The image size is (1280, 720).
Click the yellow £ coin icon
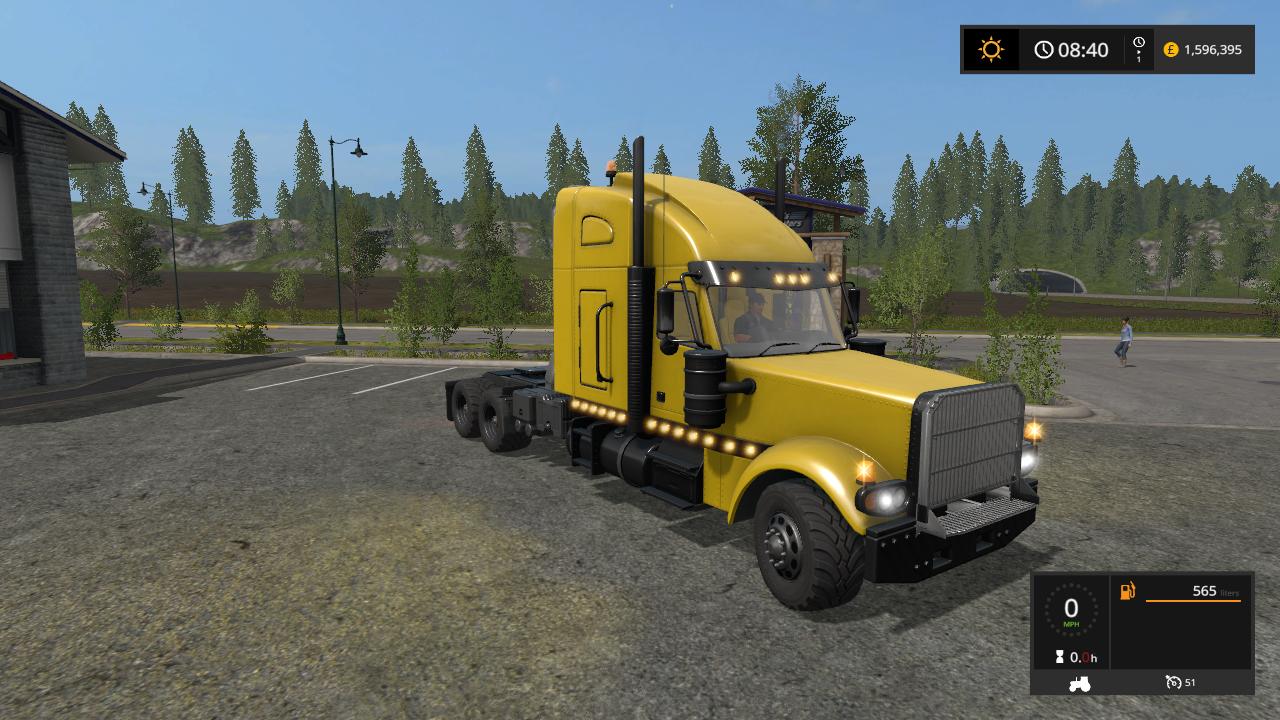1169,48
